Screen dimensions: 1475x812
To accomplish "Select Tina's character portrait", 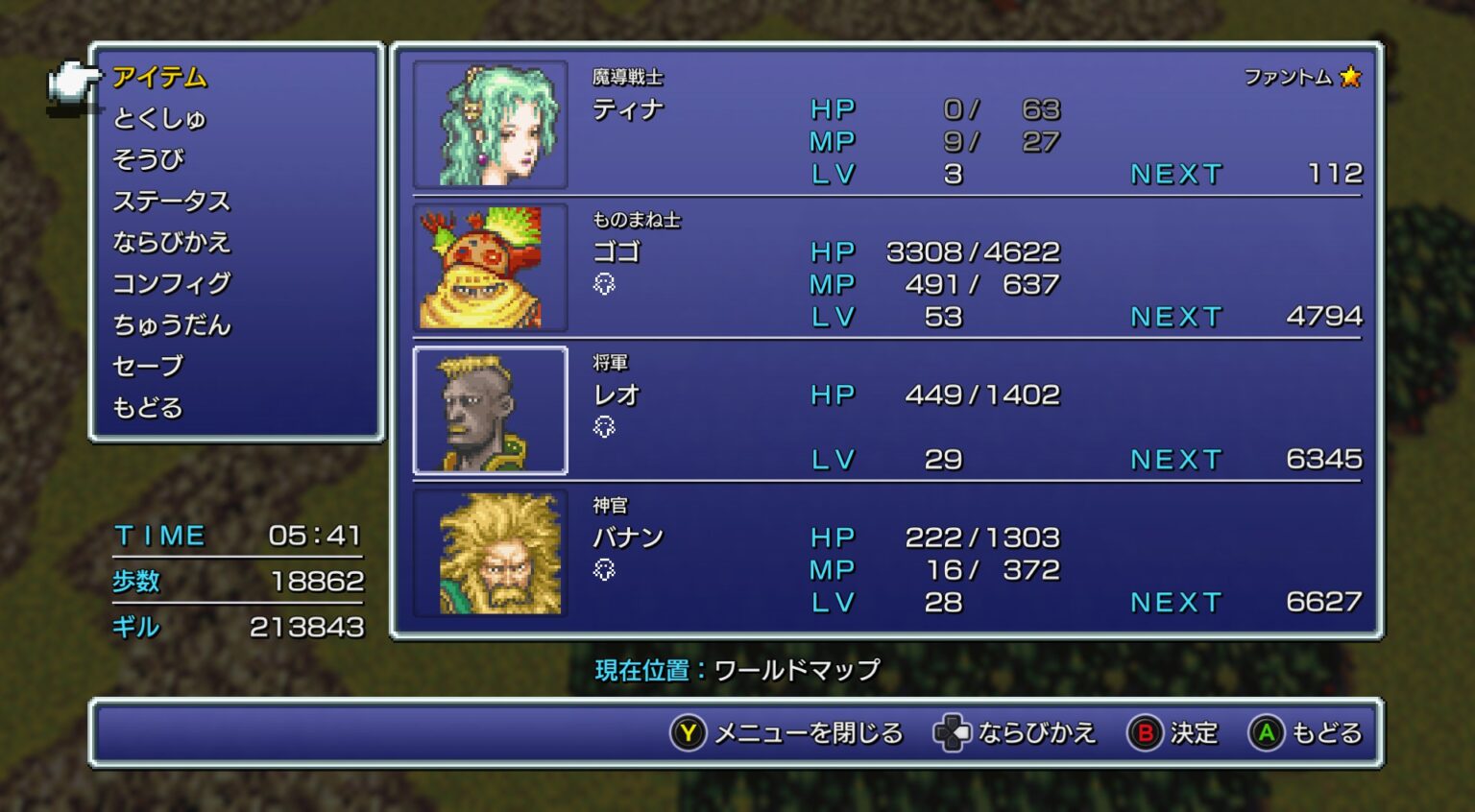I will click(x=492, y=125).
